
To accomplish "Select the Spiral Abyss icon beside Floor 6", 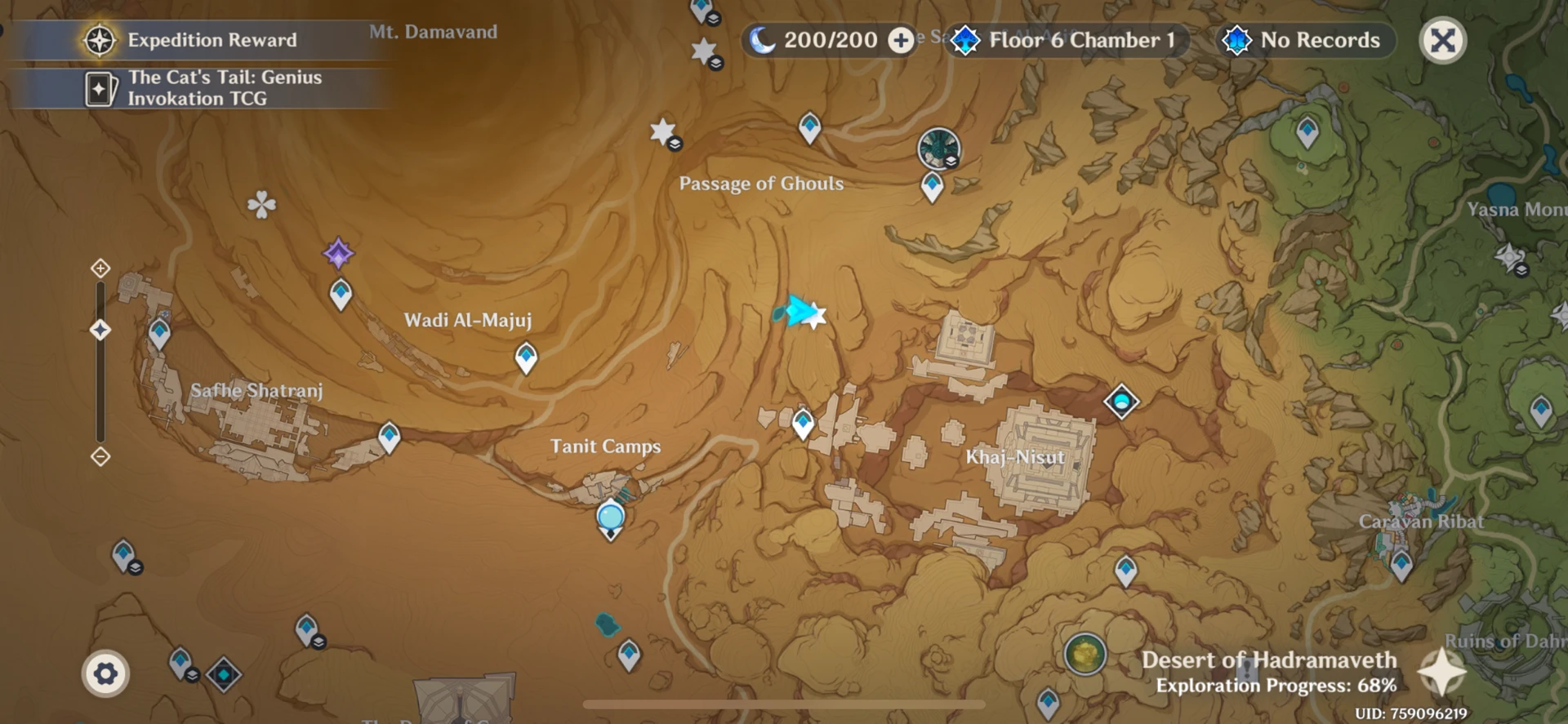I will point(967,39).
